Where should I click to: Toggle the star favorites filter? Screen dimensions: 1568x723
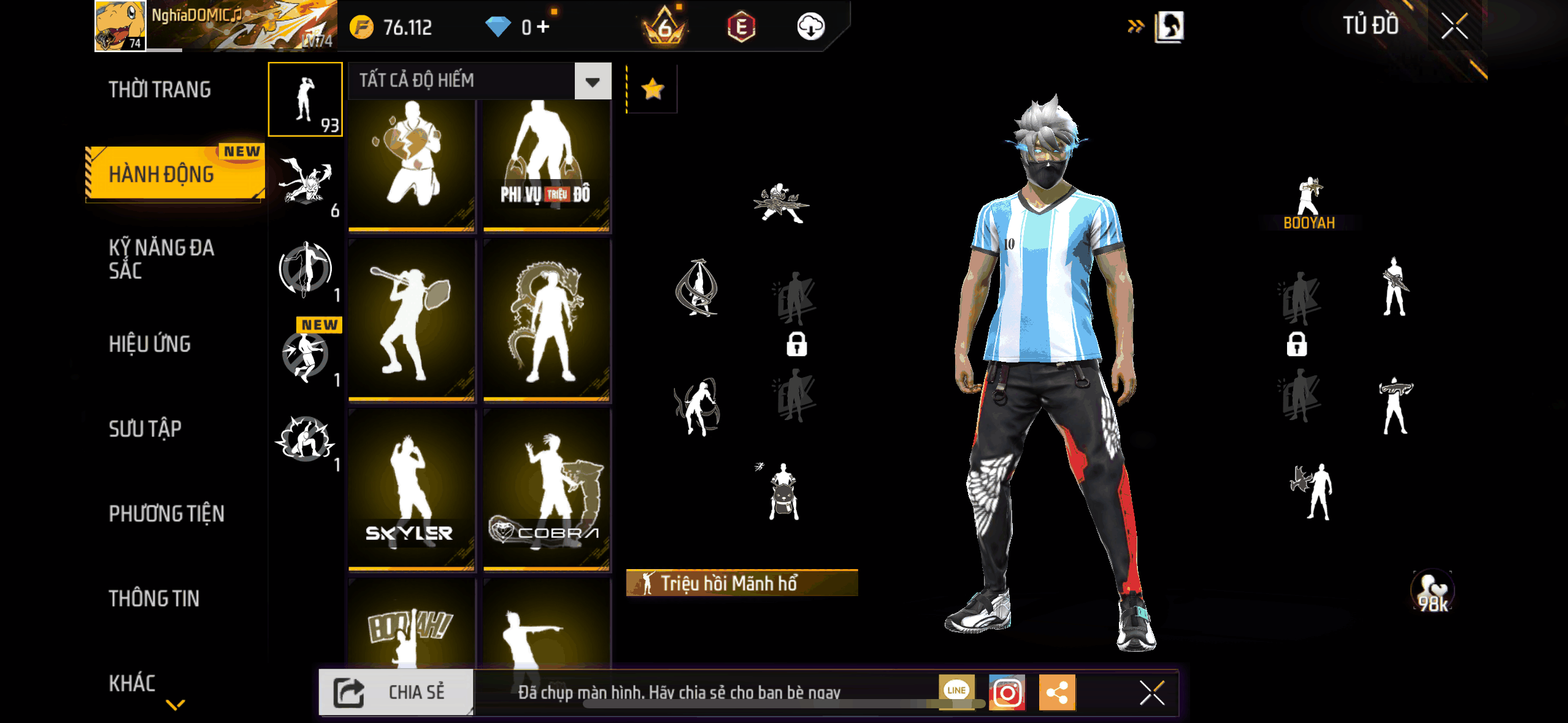tap(652, 89)
